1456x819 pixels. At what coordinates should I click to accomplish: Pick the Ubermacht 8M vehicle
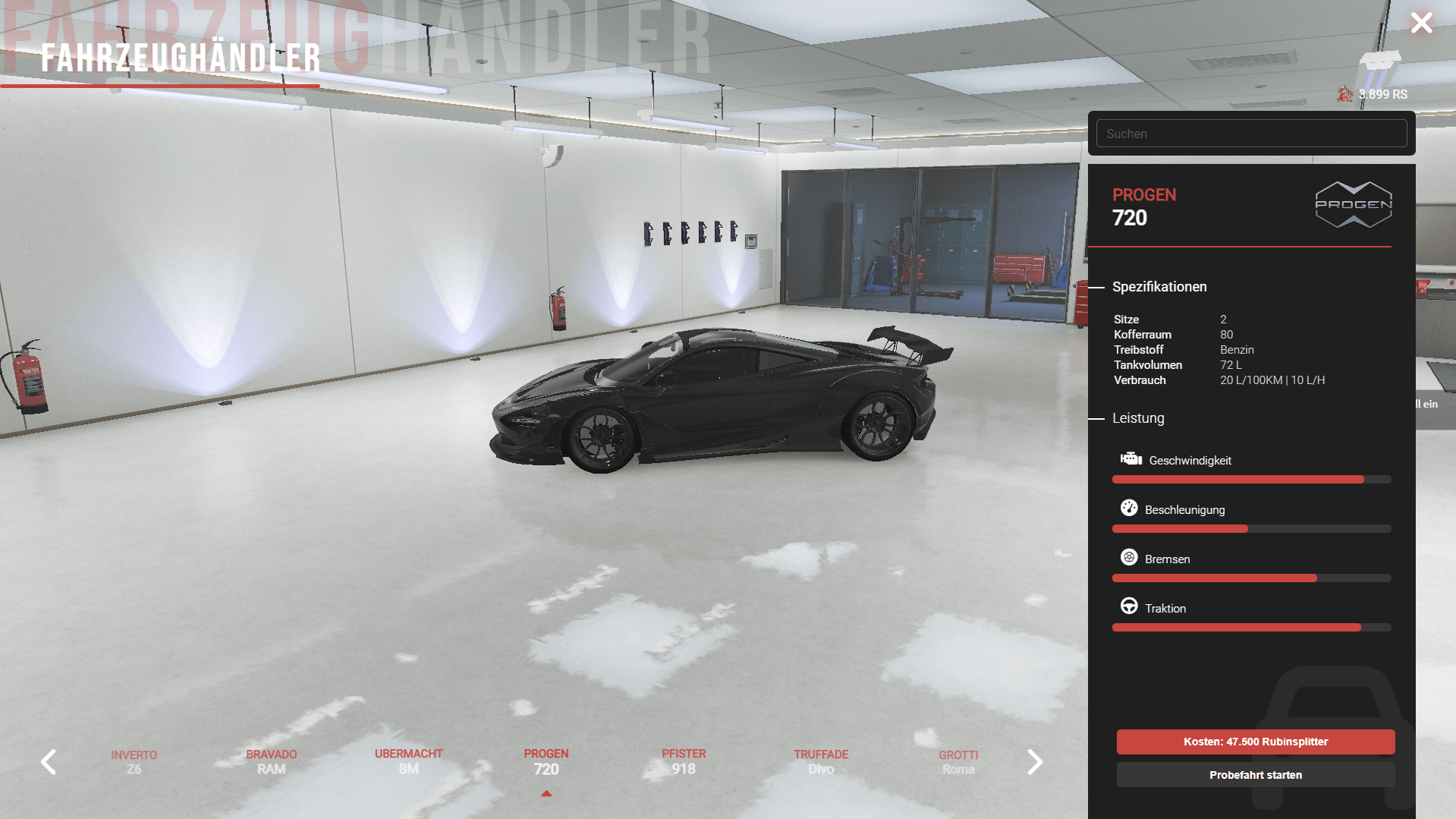click(x=408, y=761)
